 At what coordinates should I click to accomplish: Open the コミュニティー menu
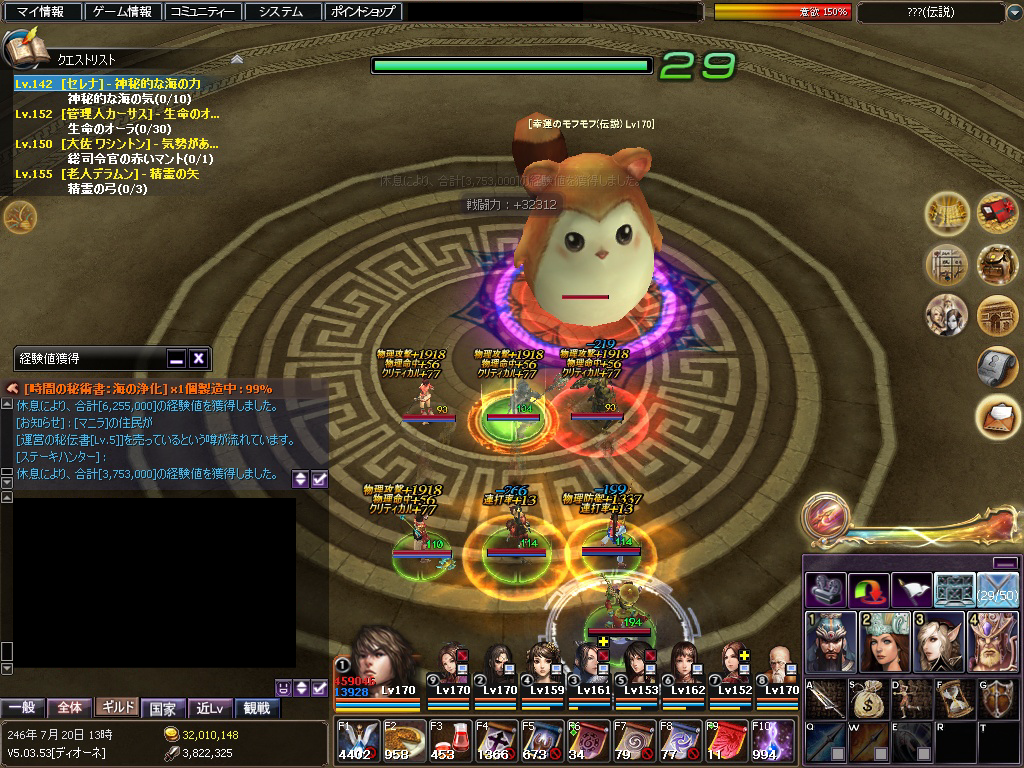[x=202, y=12]
